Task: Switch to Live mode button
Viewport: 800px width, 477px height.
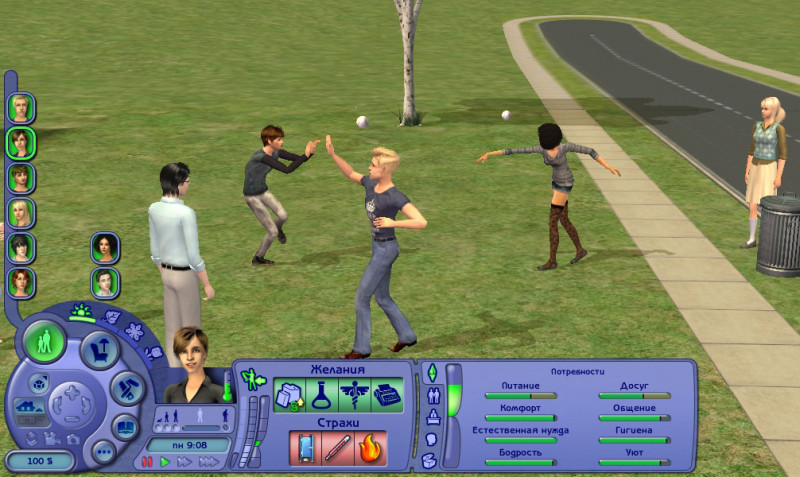Action: click(x=44, y=341)
